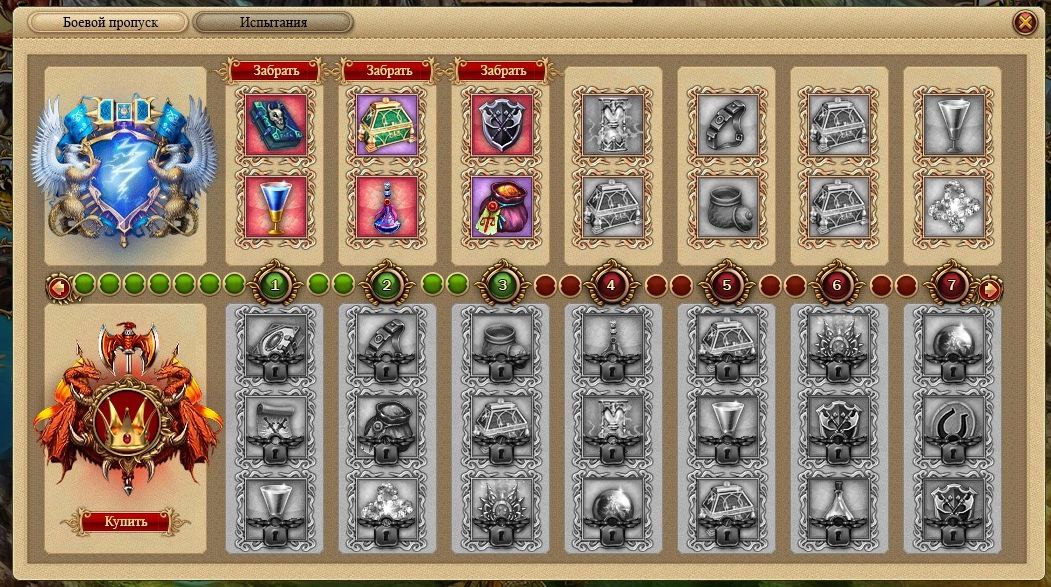Image resolution: width=1051 pixels, height=587 pixels.
Task: Buy the premium pass with Купить
Action: pyautogui.click(x=126, y=521)
